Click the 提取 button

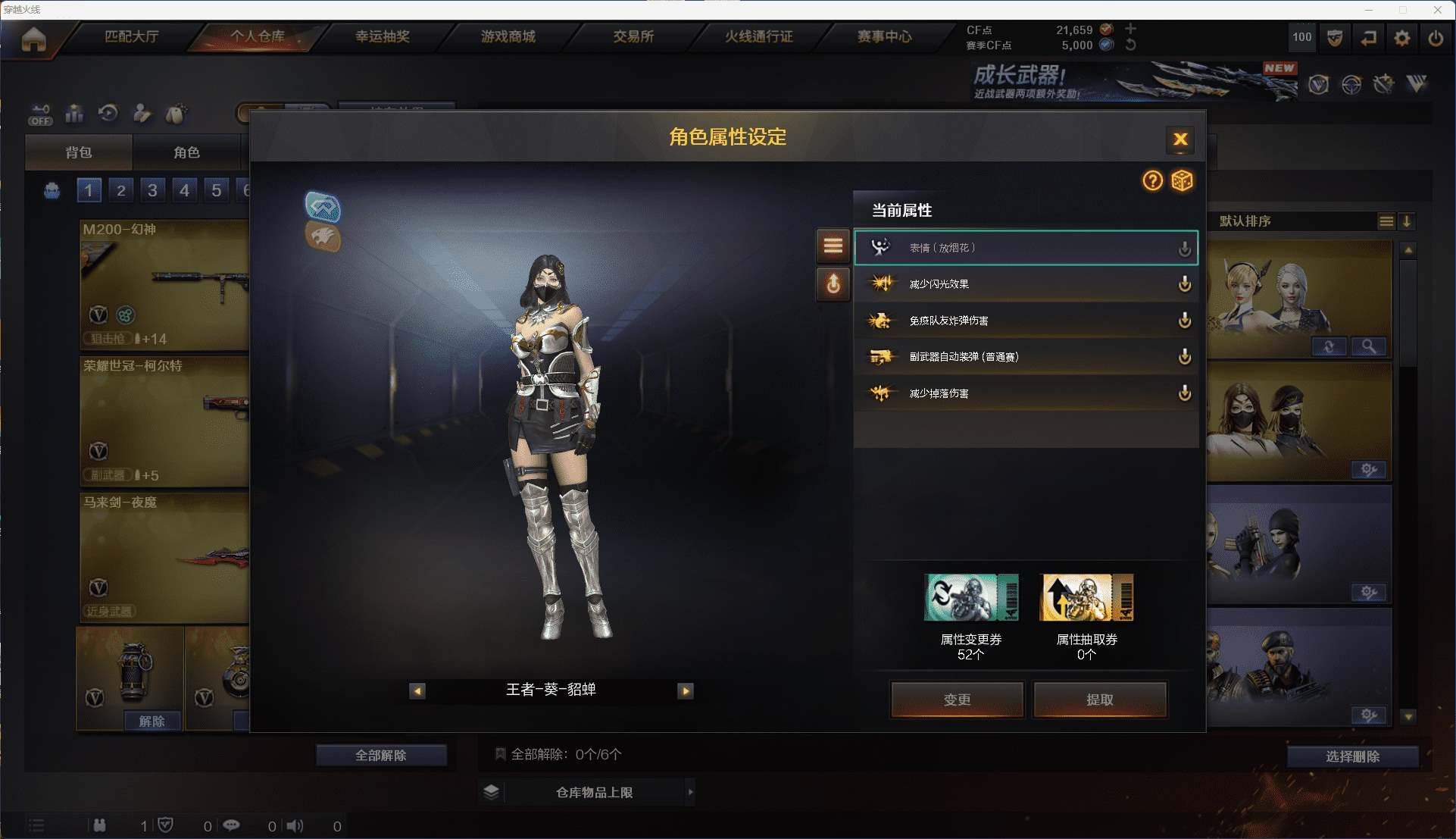click(x=1099, y=699)
